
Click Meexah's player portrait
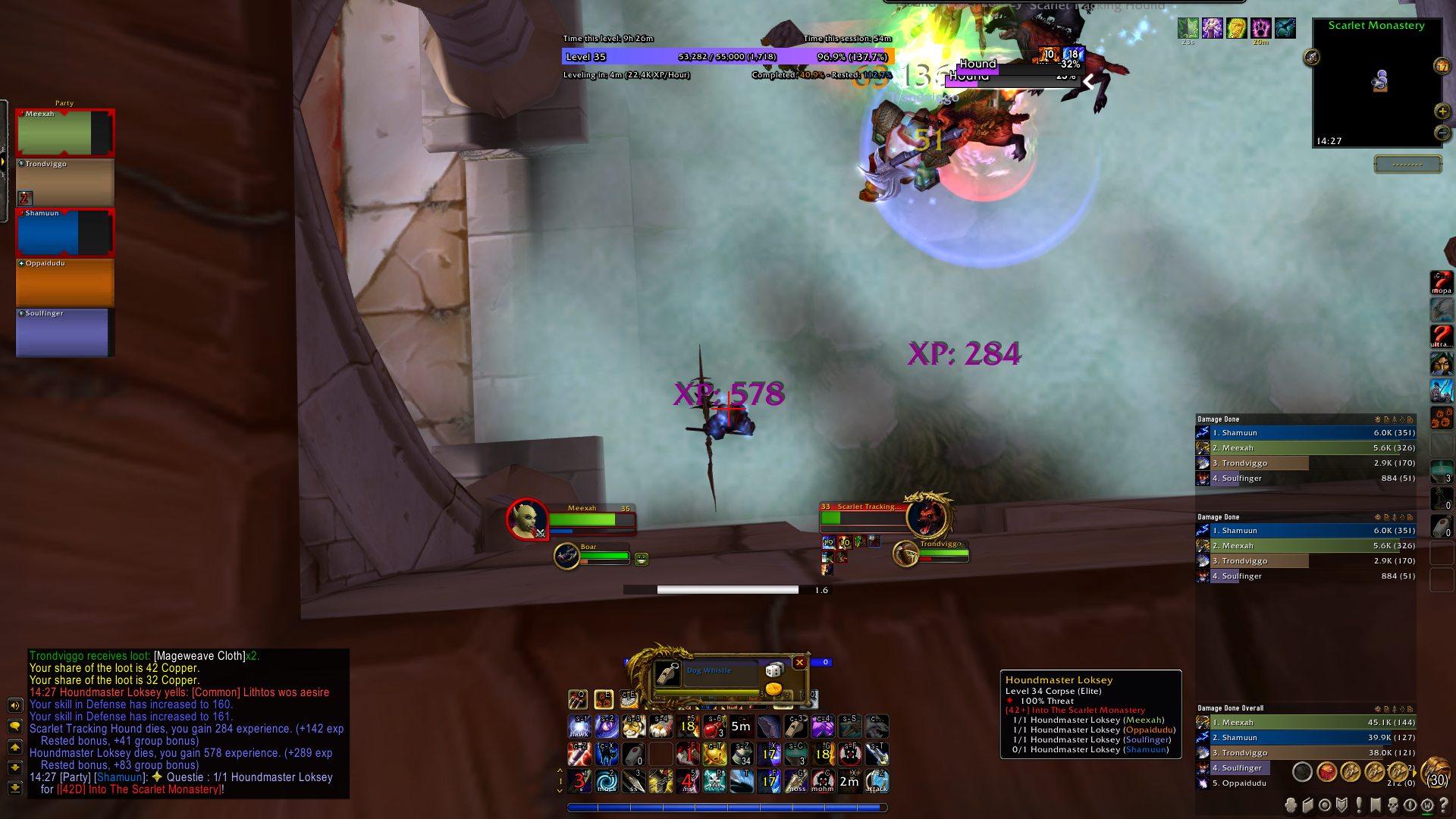527,519
